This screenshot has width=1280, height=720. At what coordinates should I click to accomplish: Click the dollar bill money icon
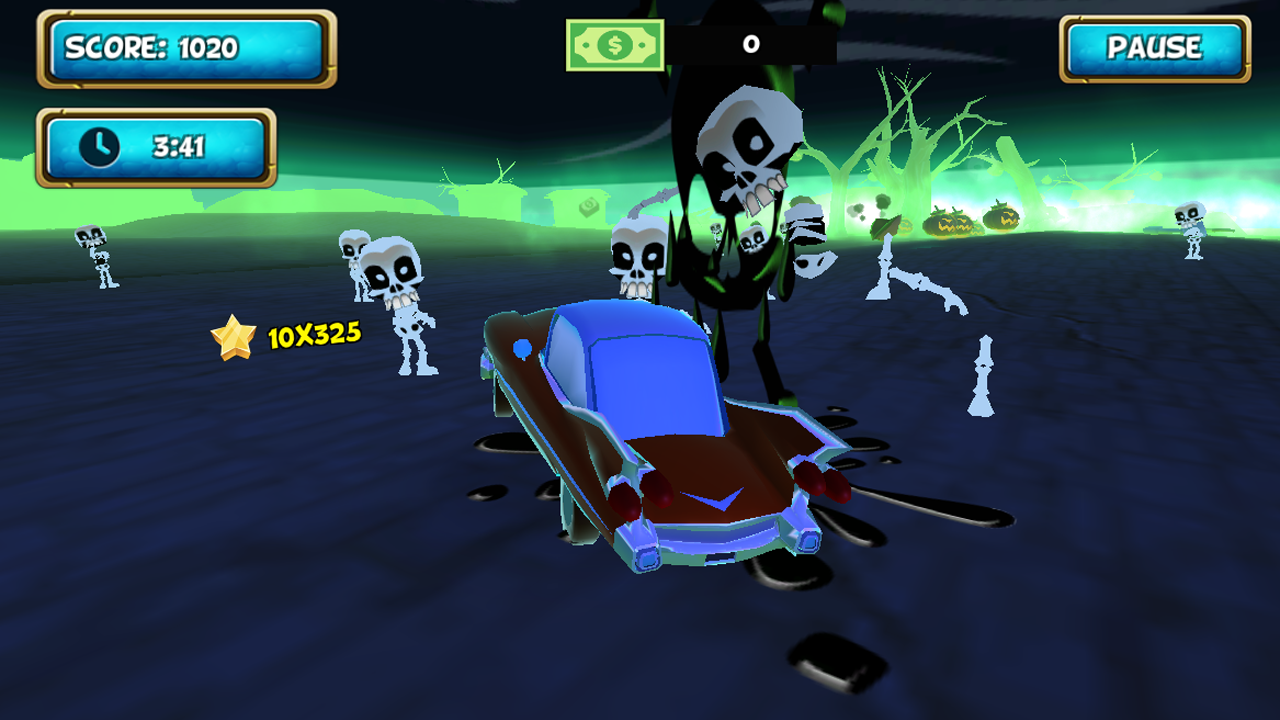coord(615,43)
